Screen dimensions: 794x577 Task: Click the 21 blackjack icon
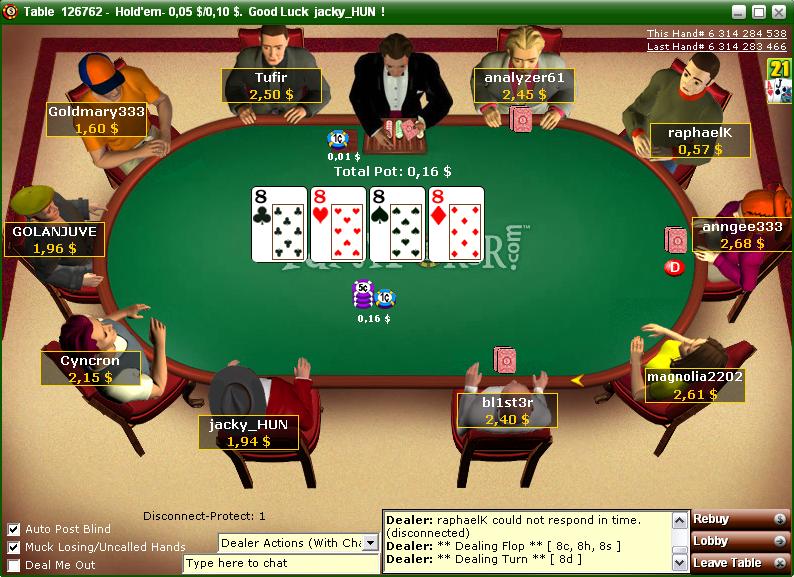(778, 80)
